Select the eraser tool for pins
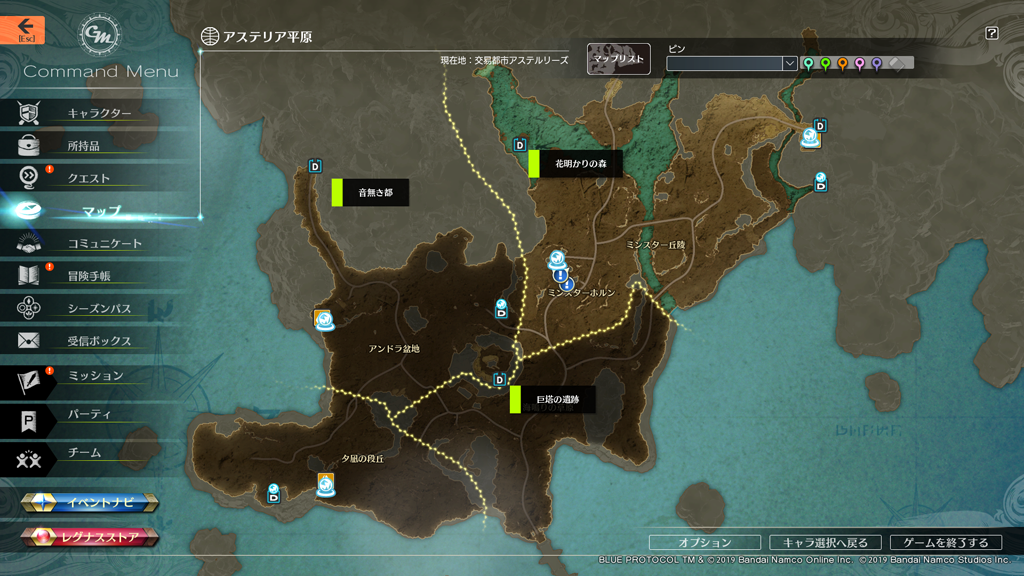 tap(897, 63)
